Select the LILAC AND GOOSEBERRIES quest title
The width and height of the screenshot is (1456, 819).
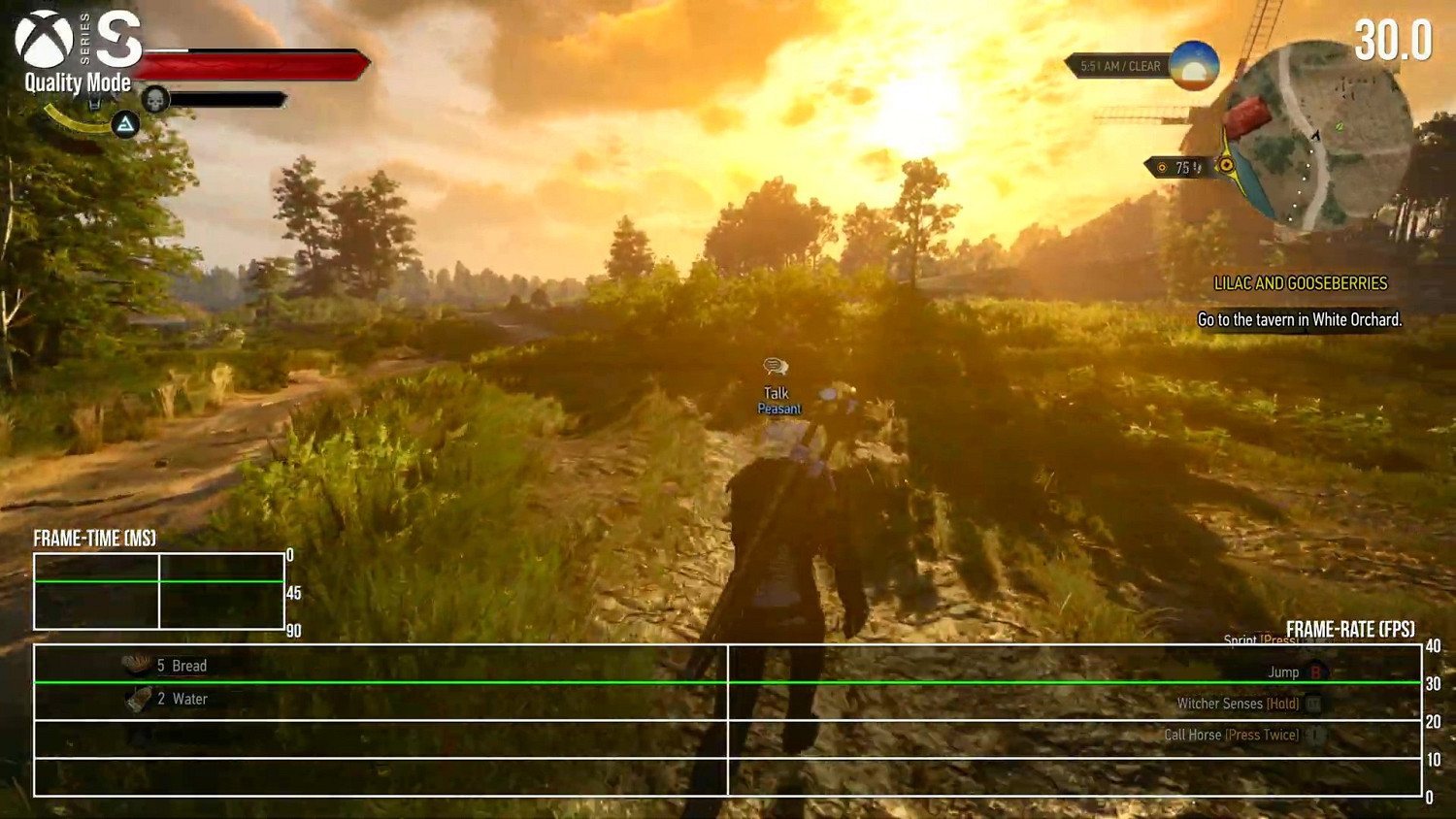(1302, 282)
